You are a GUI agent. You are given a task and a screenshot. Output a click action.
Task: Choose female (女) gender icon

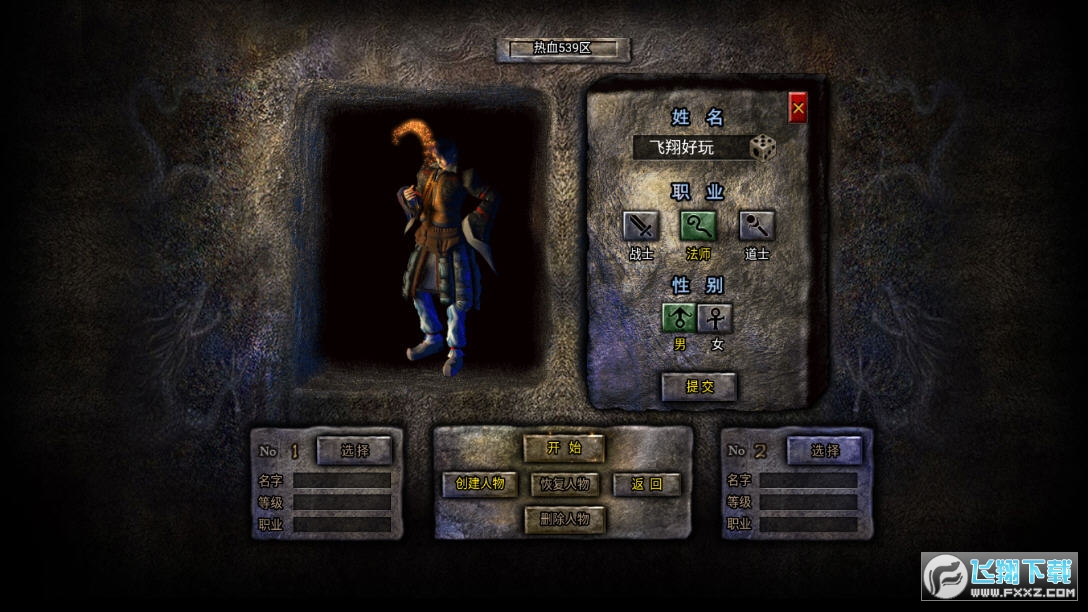[716, 319]
